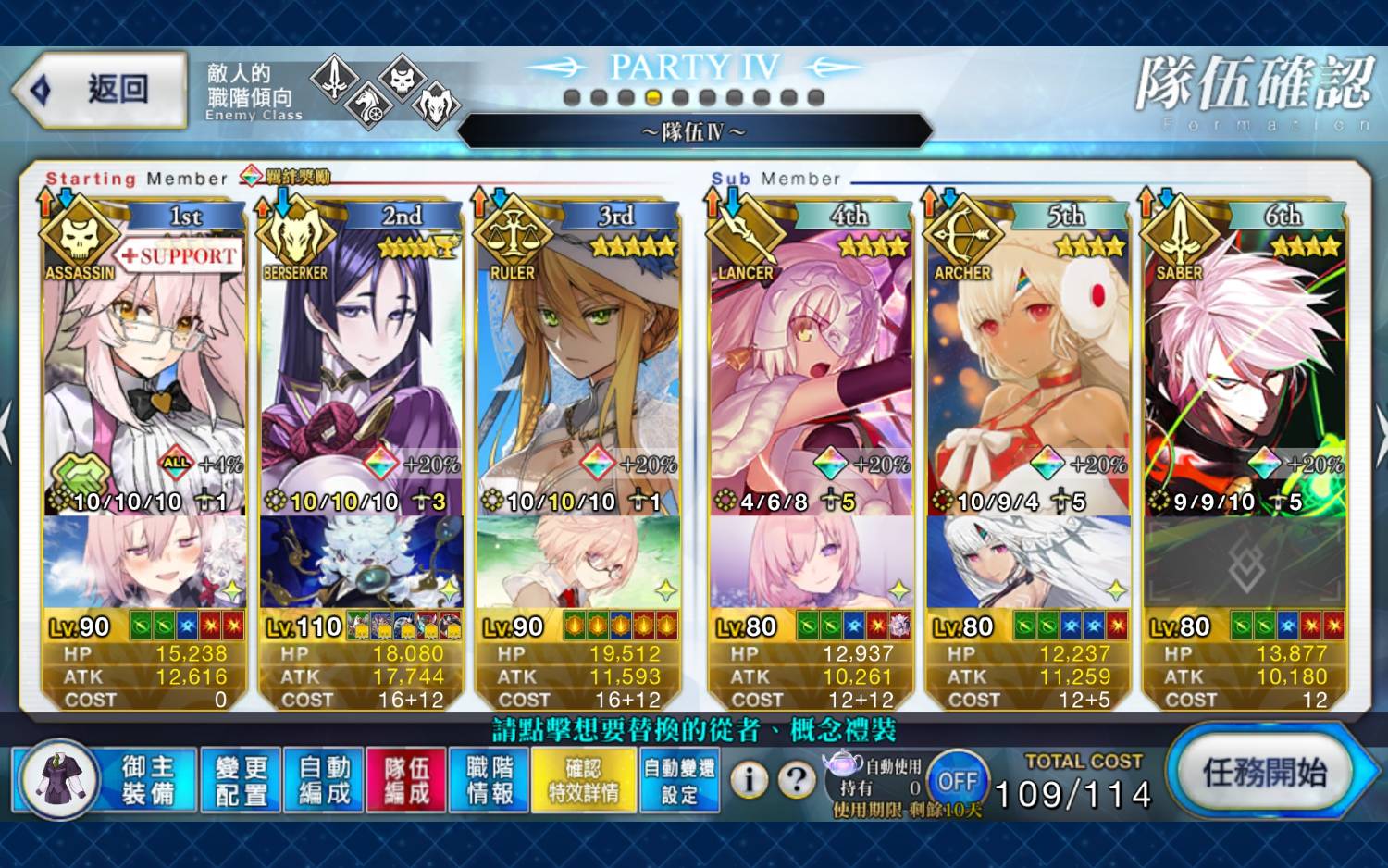Open 隊伍編成 party formation

pyautogui.click(x=406, y=780)
